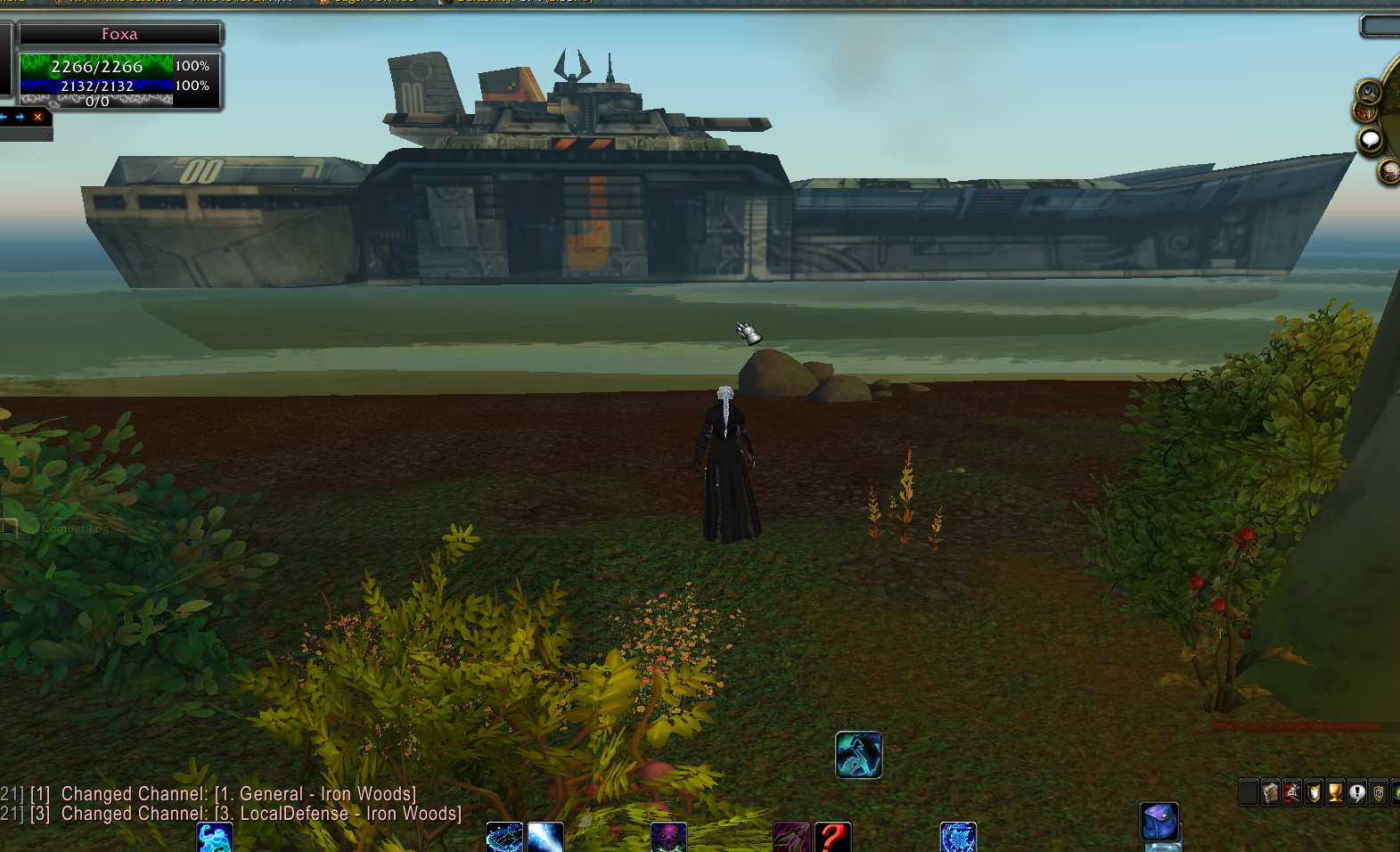
Task: Activate the red question mark ability slot
Action: (x=832, y=839)
